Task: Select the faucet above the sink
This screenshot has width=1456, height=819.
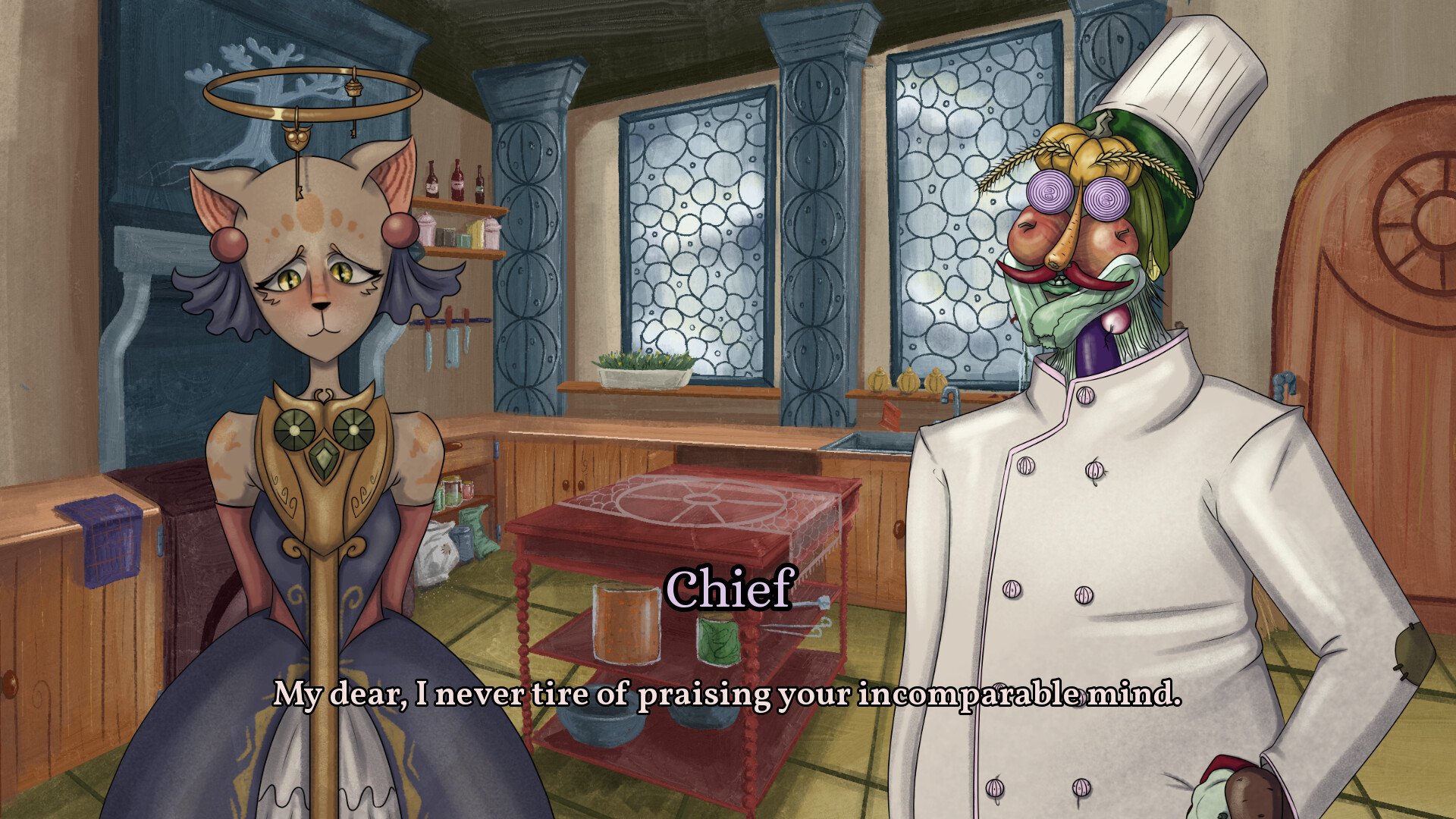Action: pyautogui.click(x=952, y=394)
